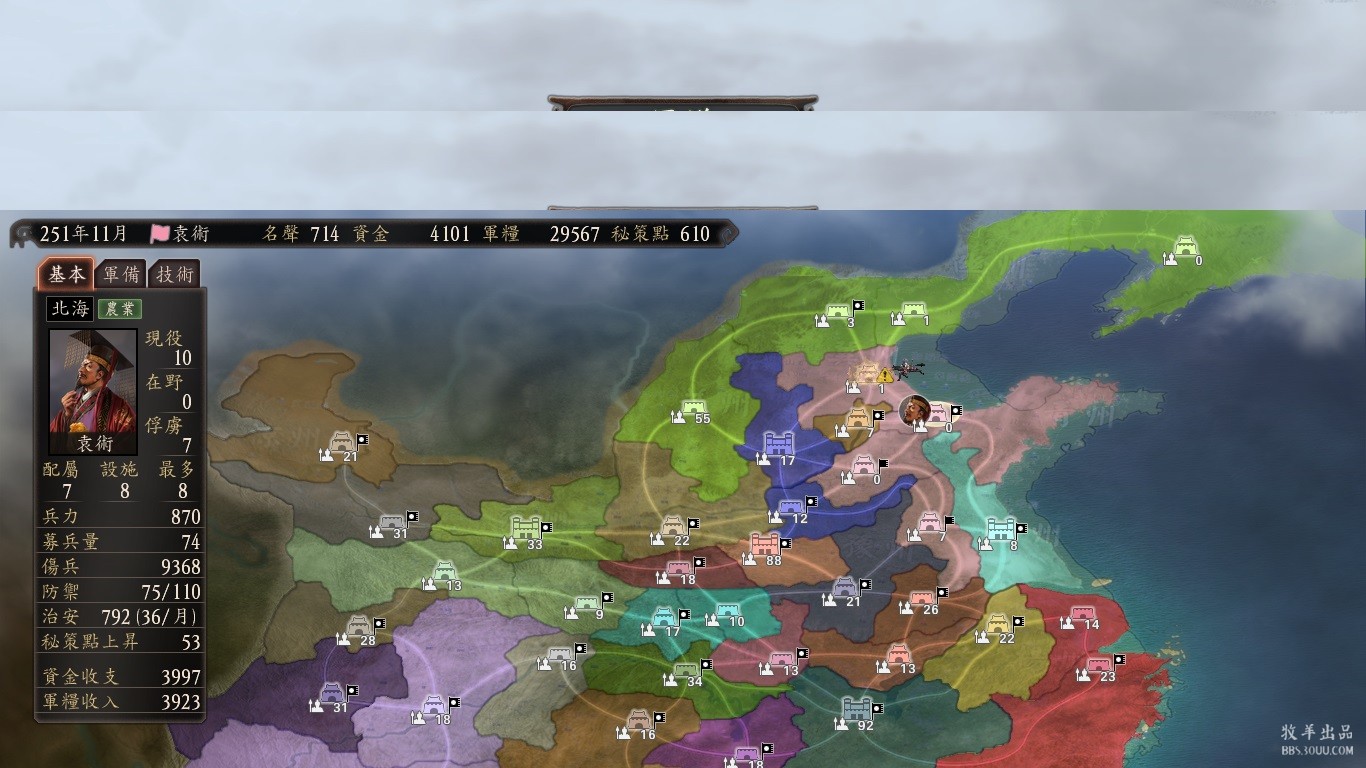This screenshot has height=768, width=1366.
Task: Click the teal city marker labeled 10
Action: [727, 610]
